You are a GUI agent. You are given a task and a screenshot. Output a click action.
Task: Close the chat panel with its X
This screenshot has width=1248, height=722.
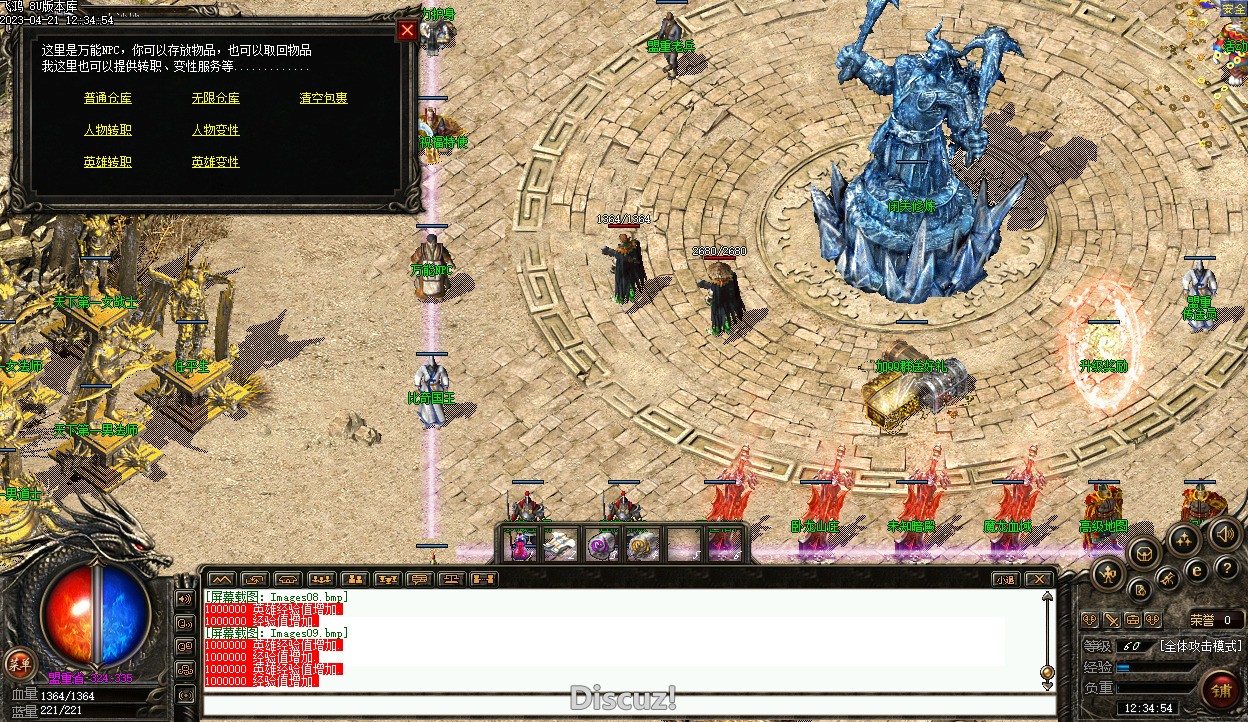1039,579
